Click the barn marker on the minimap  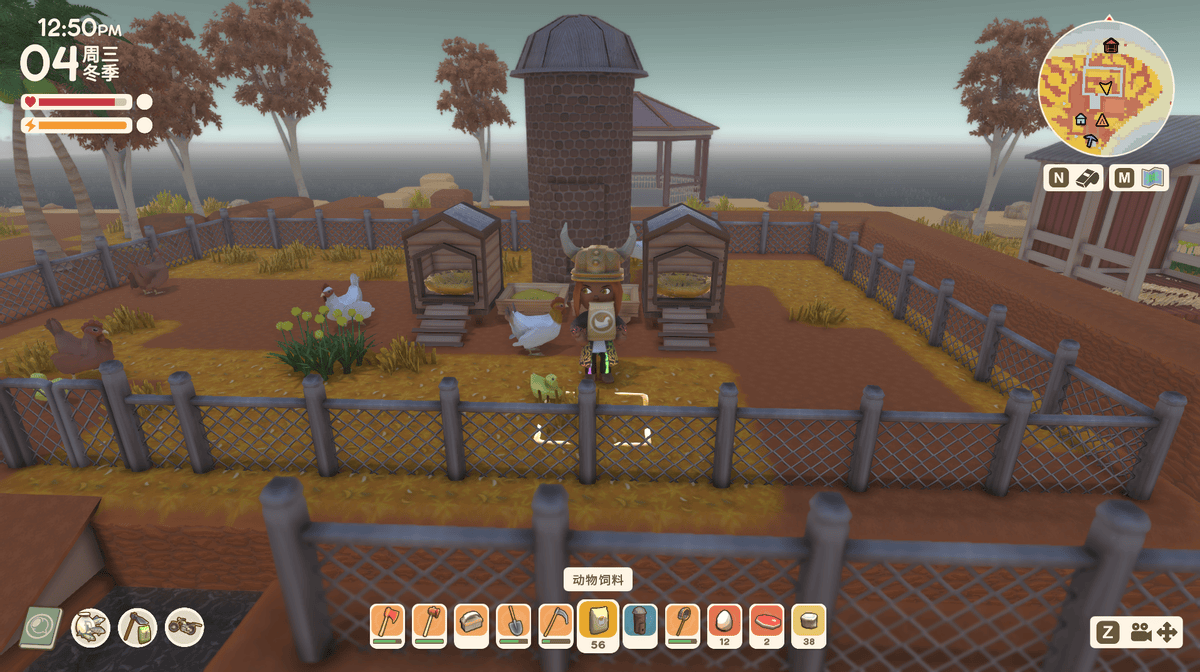pos(1110,45)
